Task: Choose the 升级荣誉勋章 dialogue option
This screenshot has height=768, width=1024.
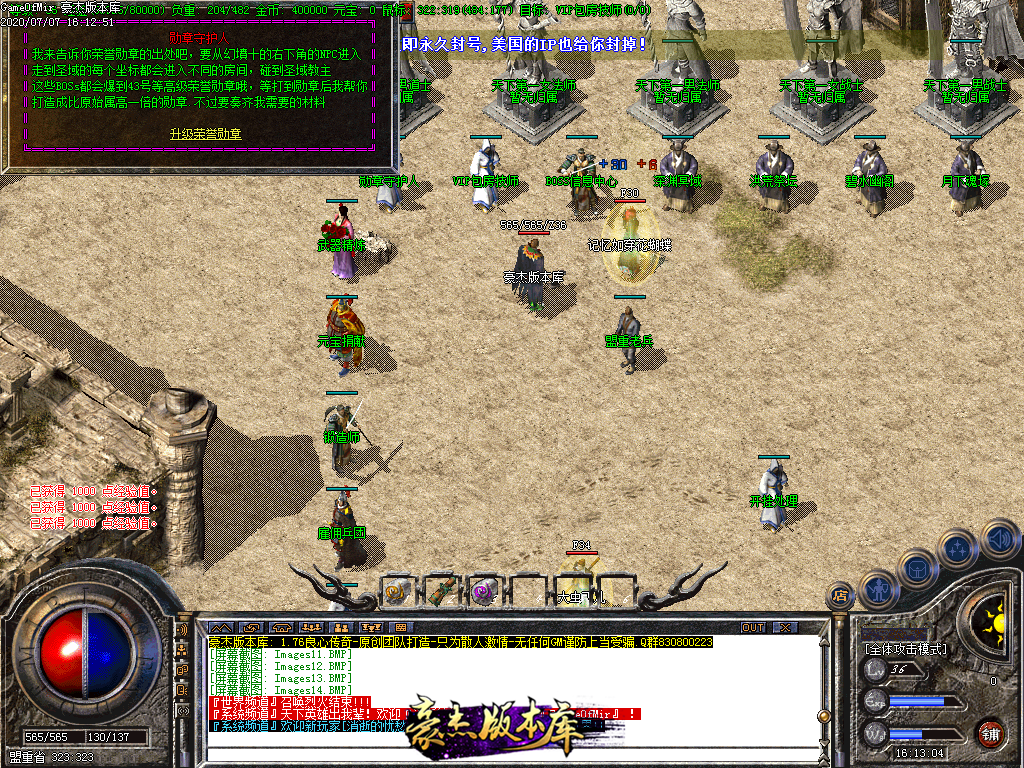Action: pyautogui.click(x=205, y=133)
